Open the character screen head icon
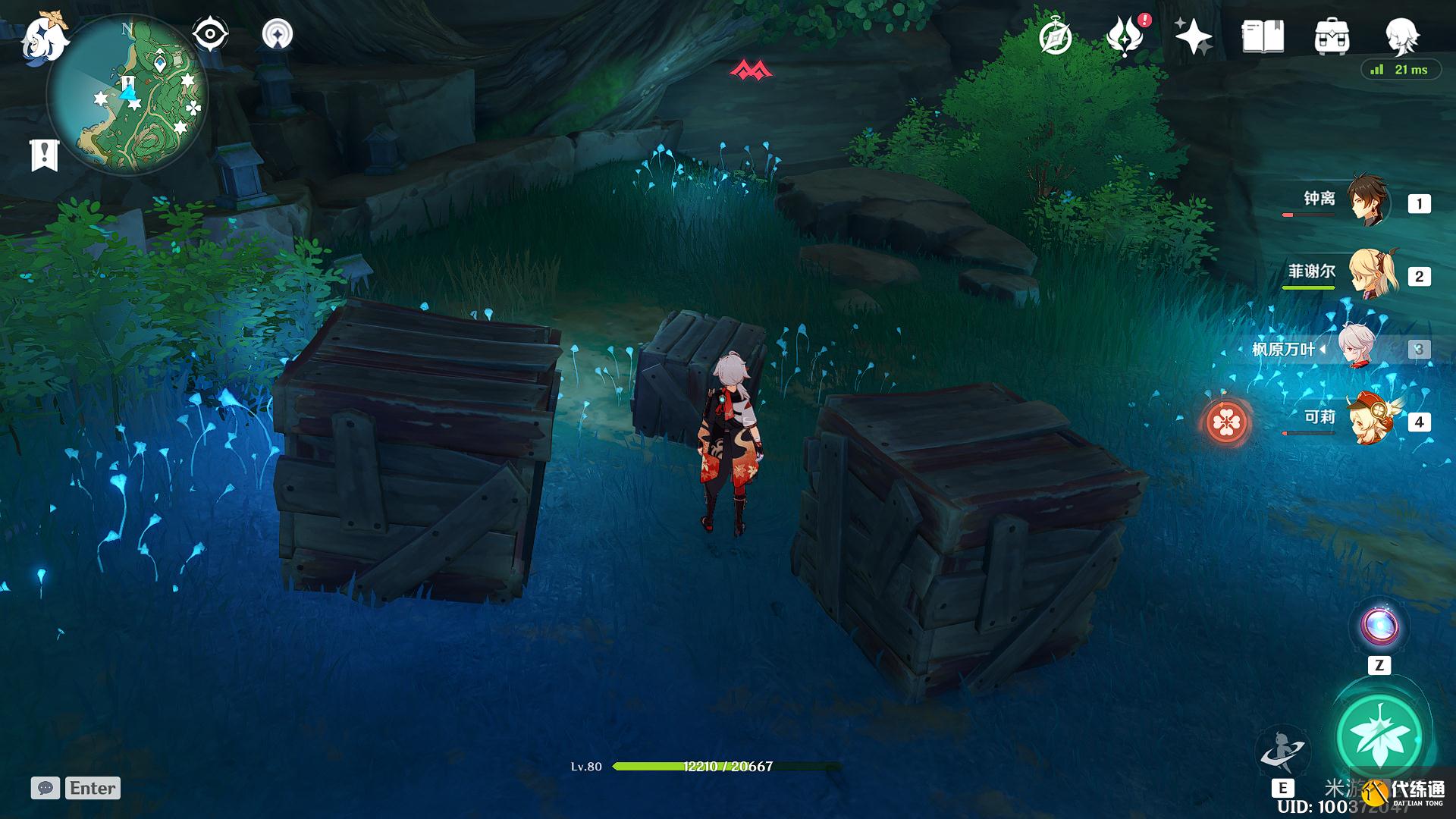The width and height of the screenshot is (1456, 819). pos(1401,36)
